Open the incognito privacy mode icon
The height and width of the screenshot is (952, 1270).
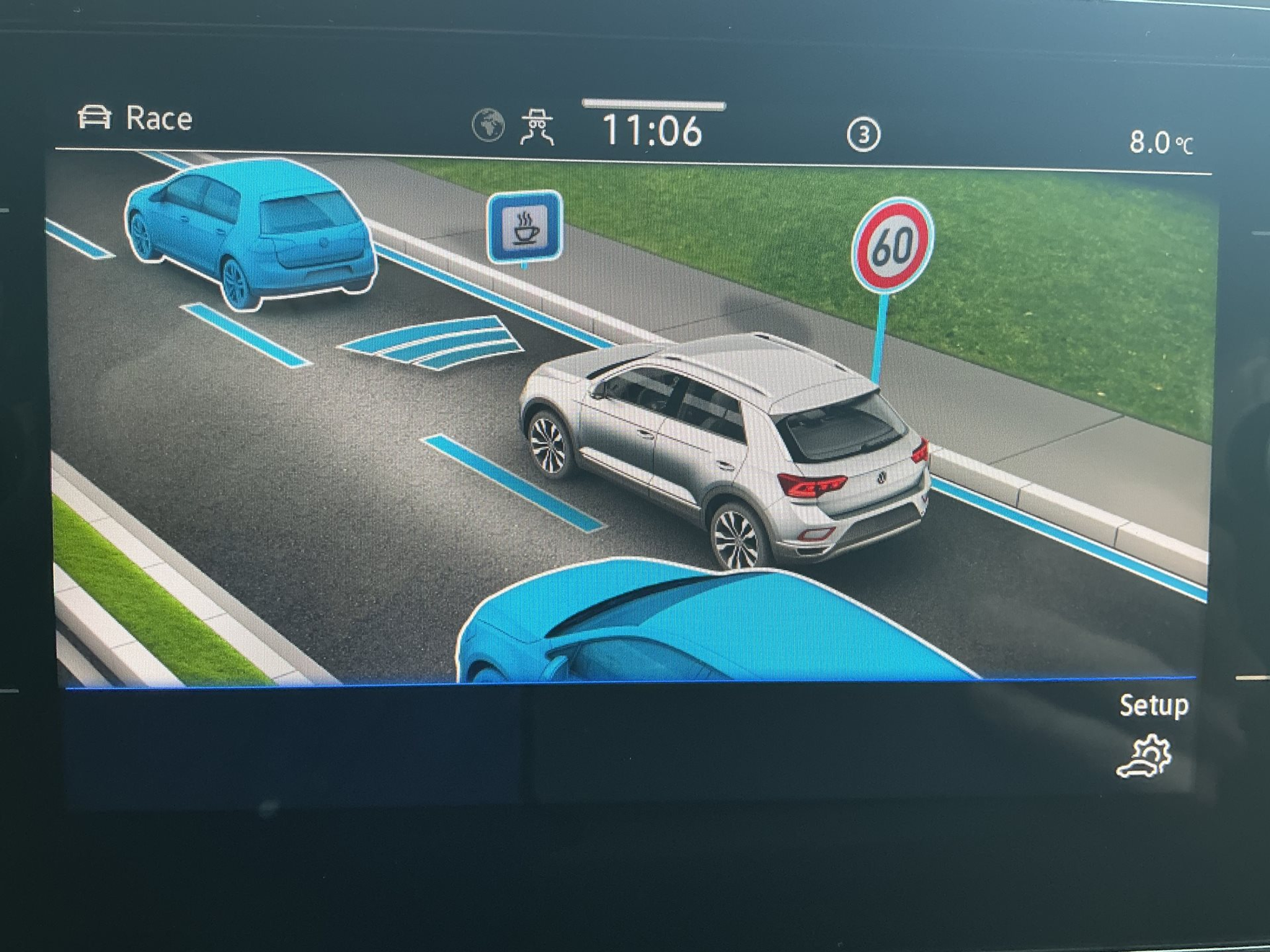pos(537,127)
